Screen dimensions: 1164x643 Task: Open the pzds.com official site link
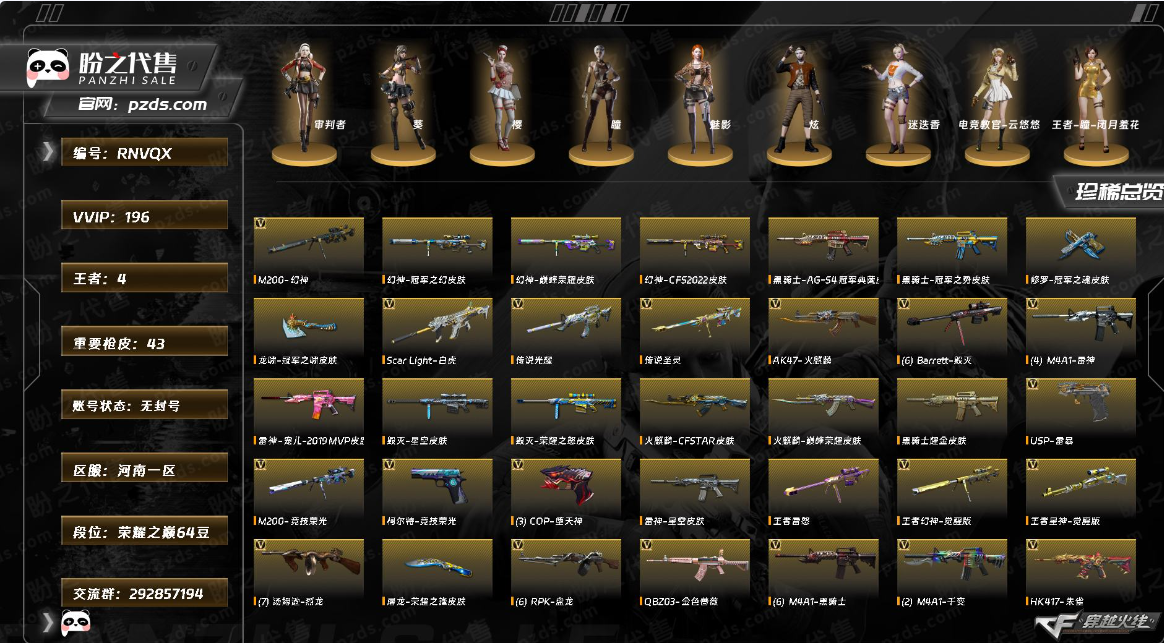pyautogui.click(x=143, y=104)
